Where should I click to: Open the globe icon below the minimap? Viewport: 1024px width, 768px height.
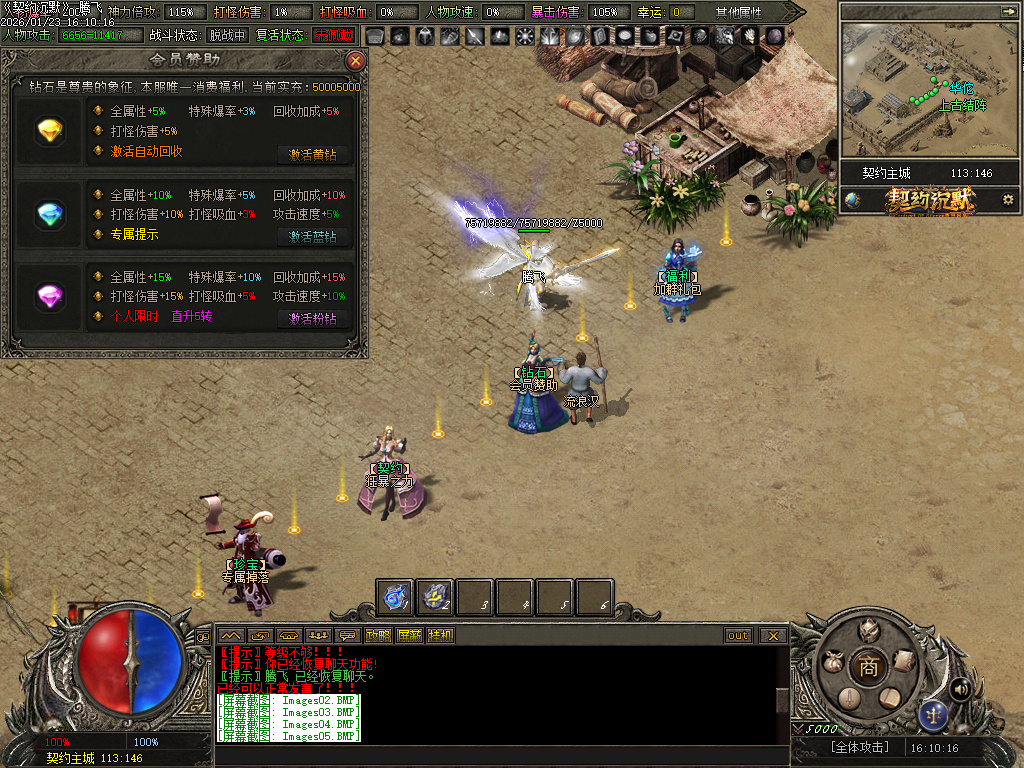click(852, 200)
